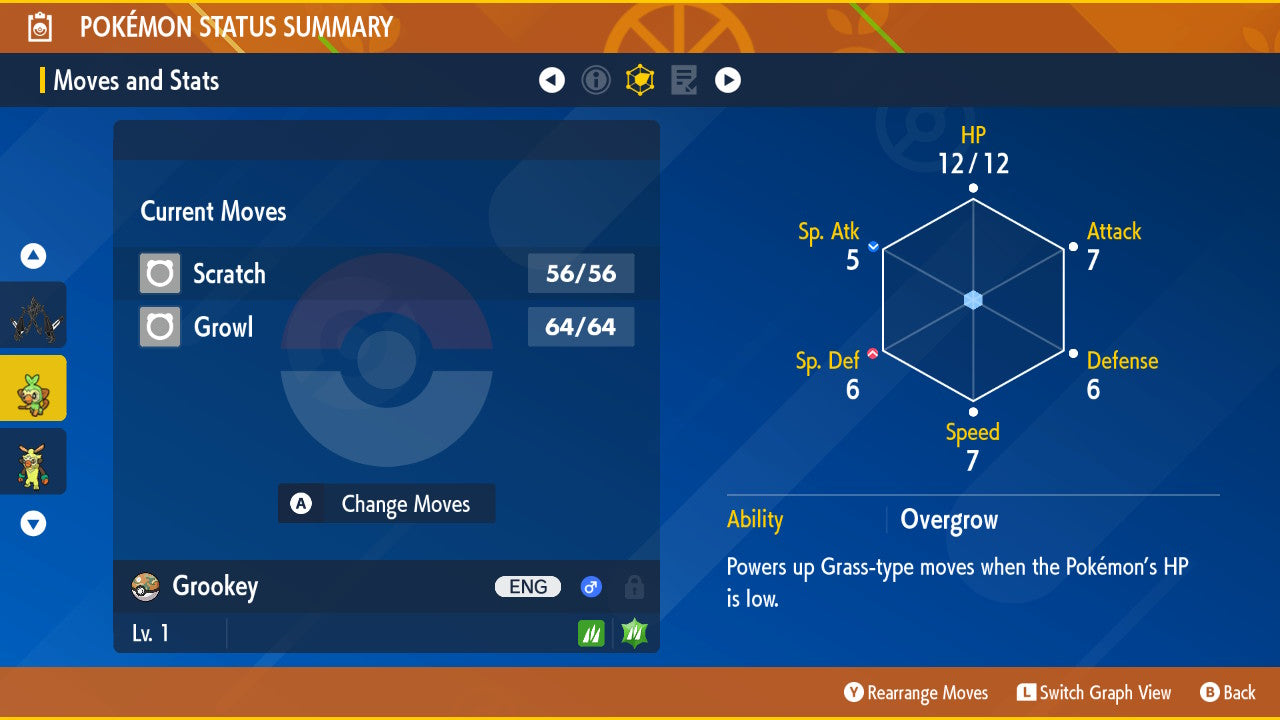Switch to the crossed-swords party entry
This screenshot has width=1280, height=720.
(33, 314)
